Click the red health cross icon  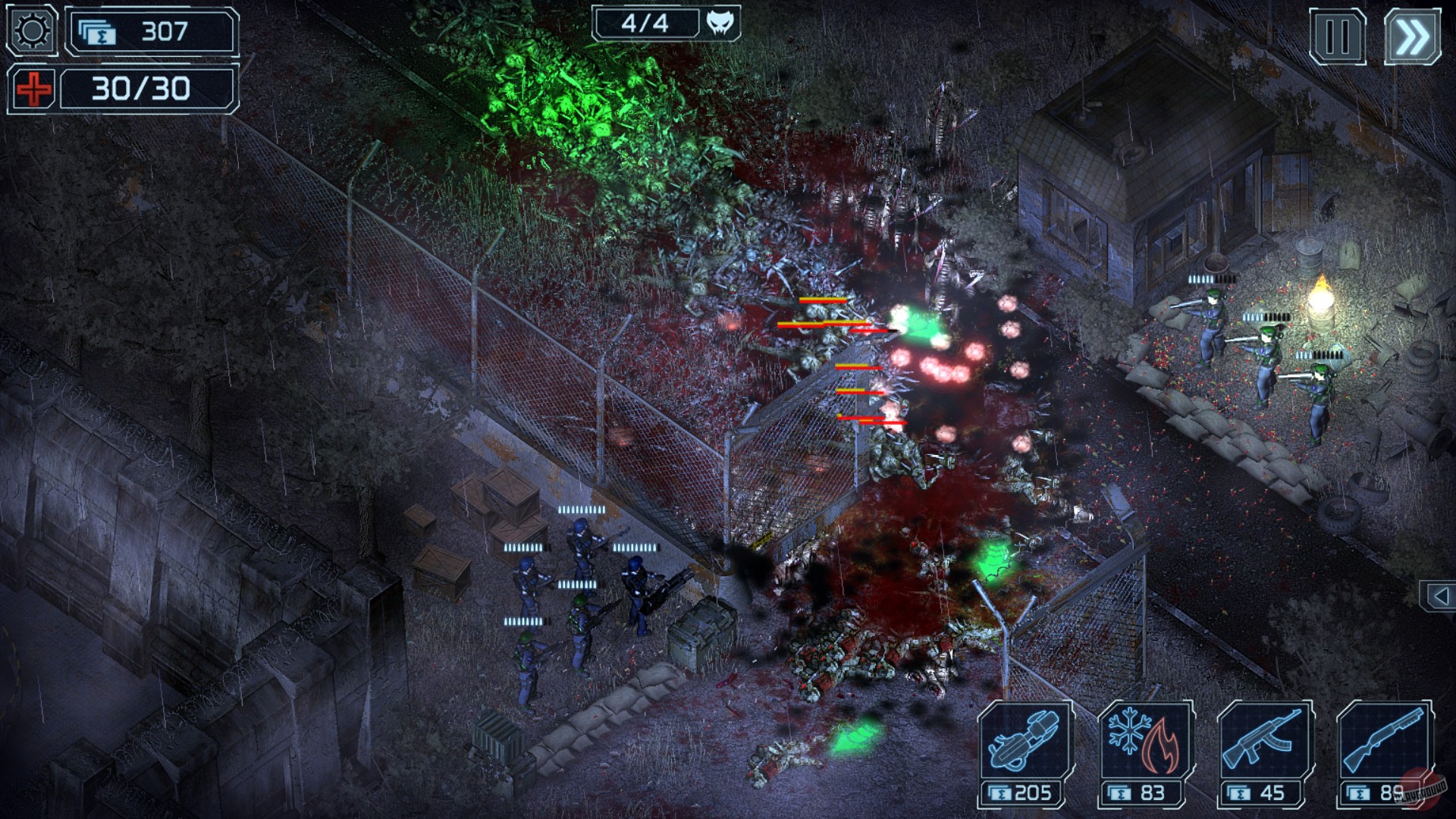point(33,89)
